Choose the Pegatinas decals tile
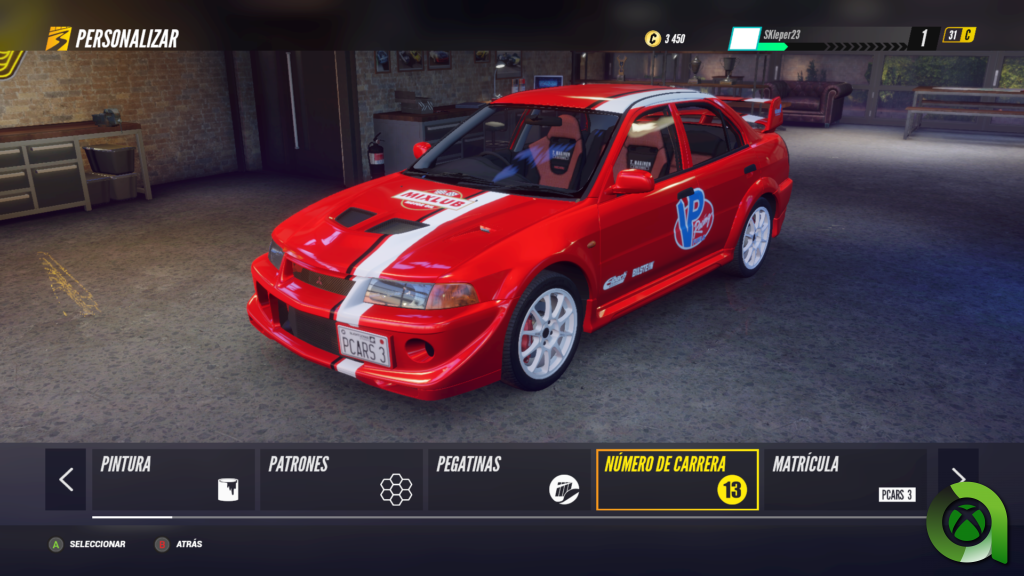 click(x=508, y=479)
